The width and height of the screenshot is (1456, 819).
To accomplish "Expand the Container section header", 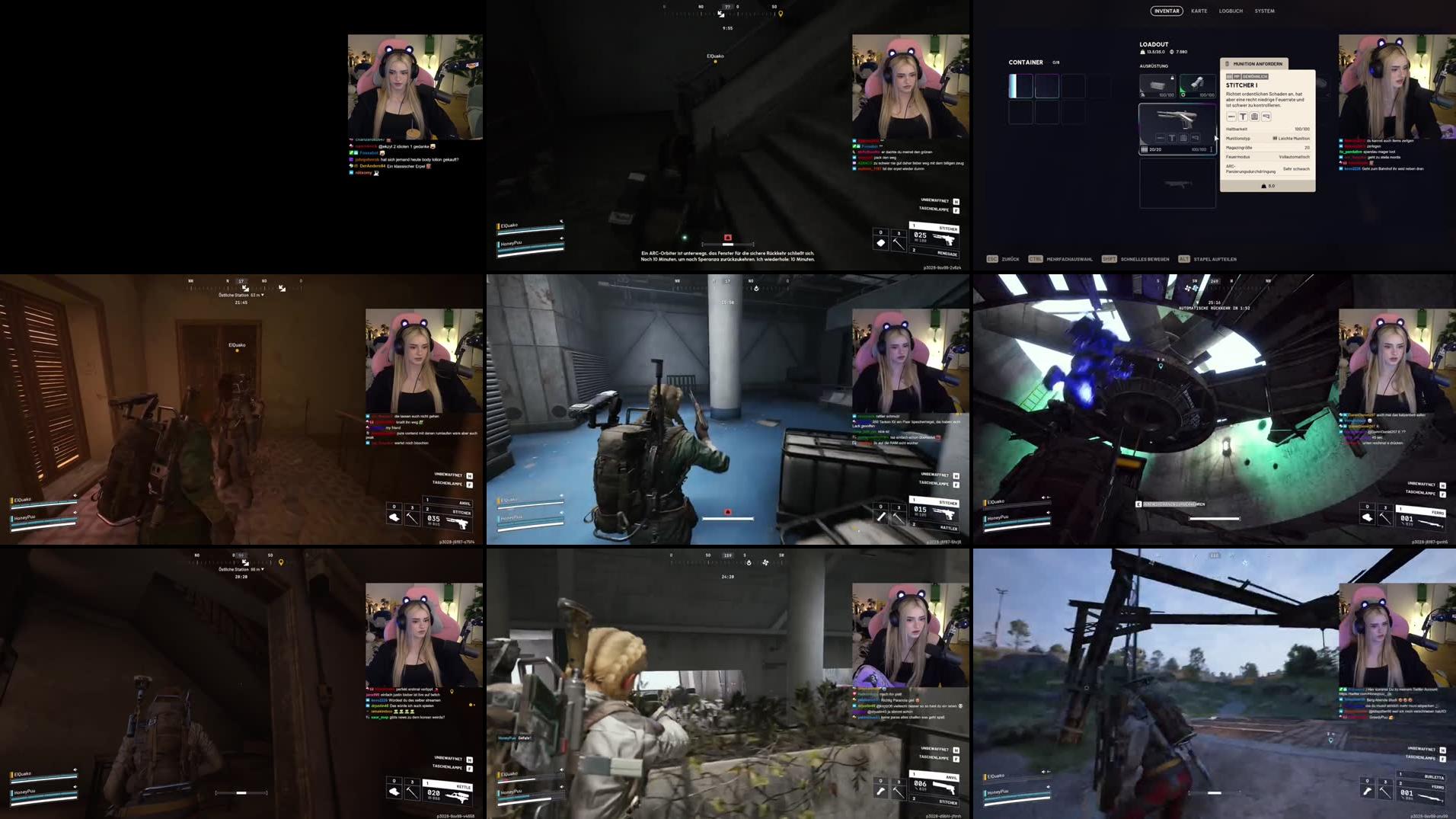I will (1026, 61).
